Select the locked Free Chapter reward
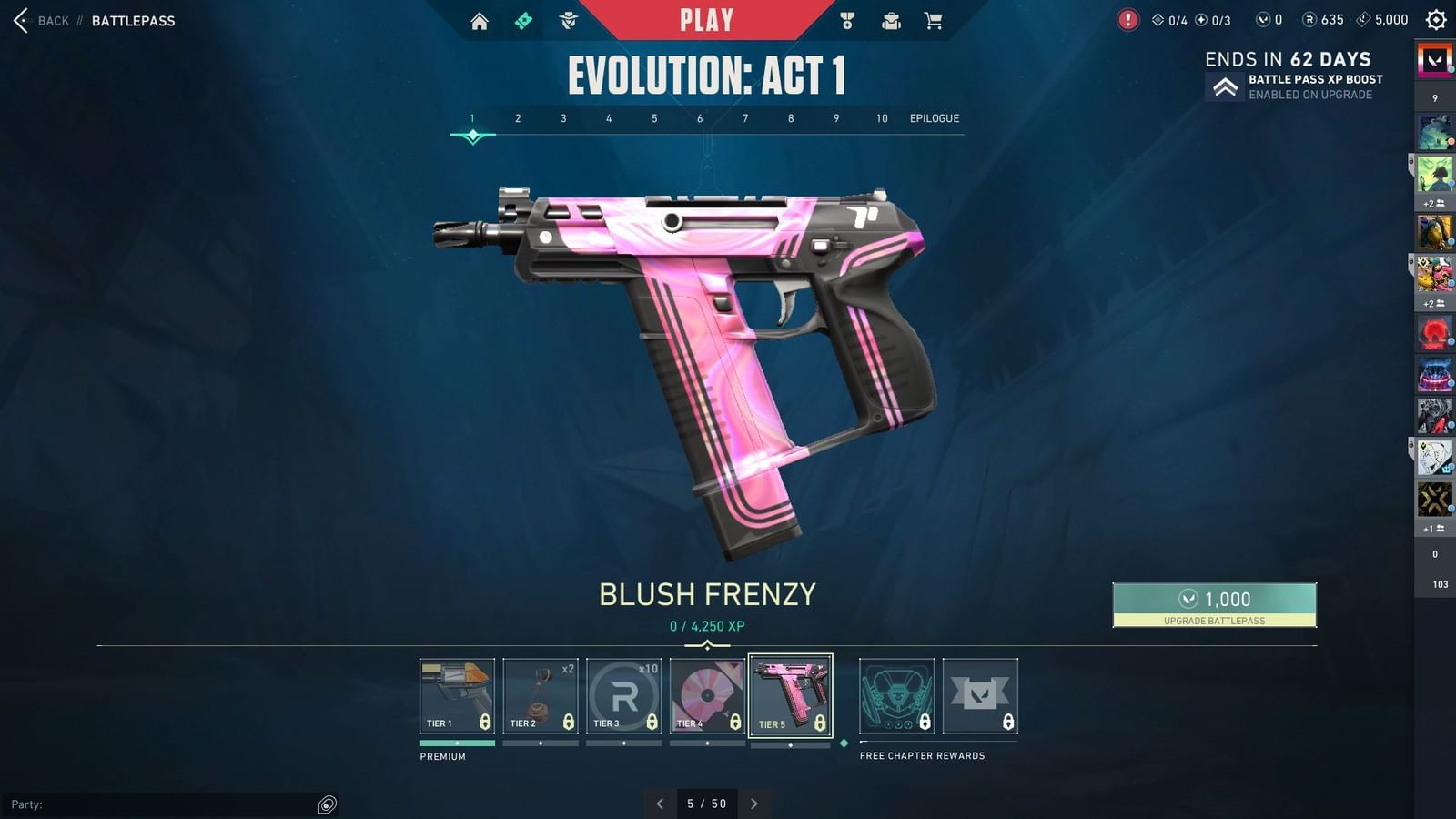This screenshot has width=1456, height=819. click(895, 694)
